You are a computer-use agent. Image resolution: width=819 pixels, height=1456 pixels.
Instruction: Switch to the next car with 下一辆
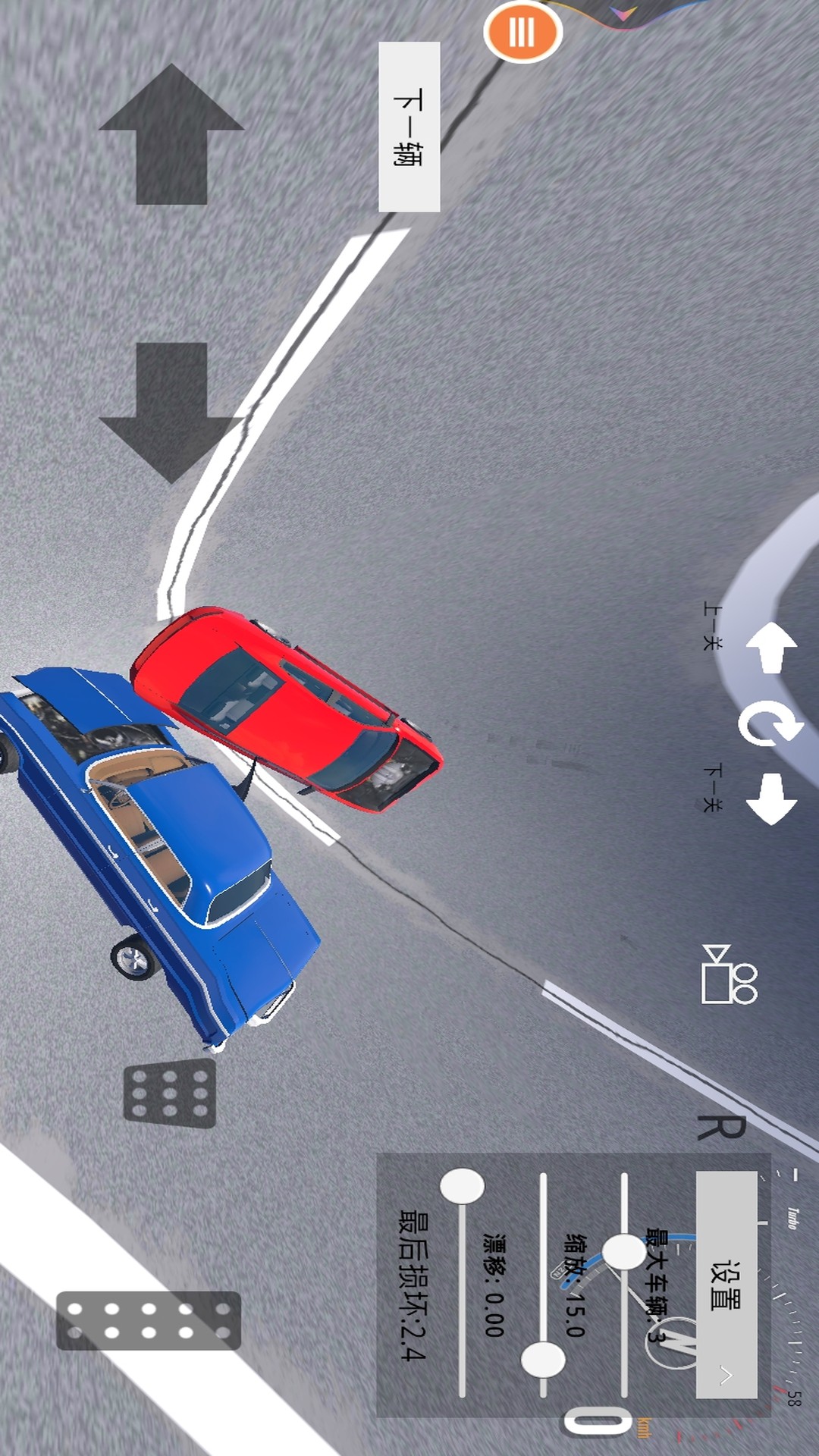(x=409, y=127)
